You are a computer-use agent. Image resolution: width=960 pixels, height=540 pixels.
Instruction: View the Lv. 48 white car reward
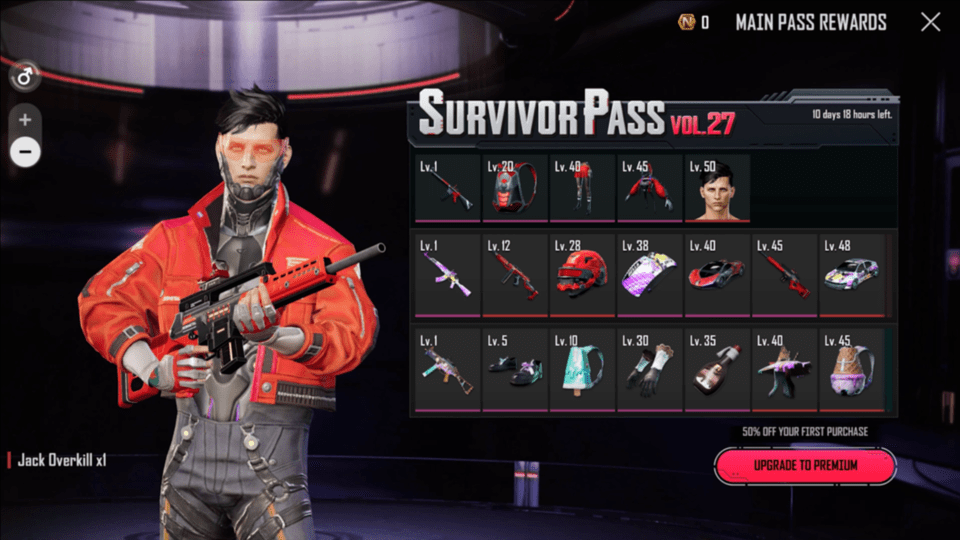click(852, 275)
